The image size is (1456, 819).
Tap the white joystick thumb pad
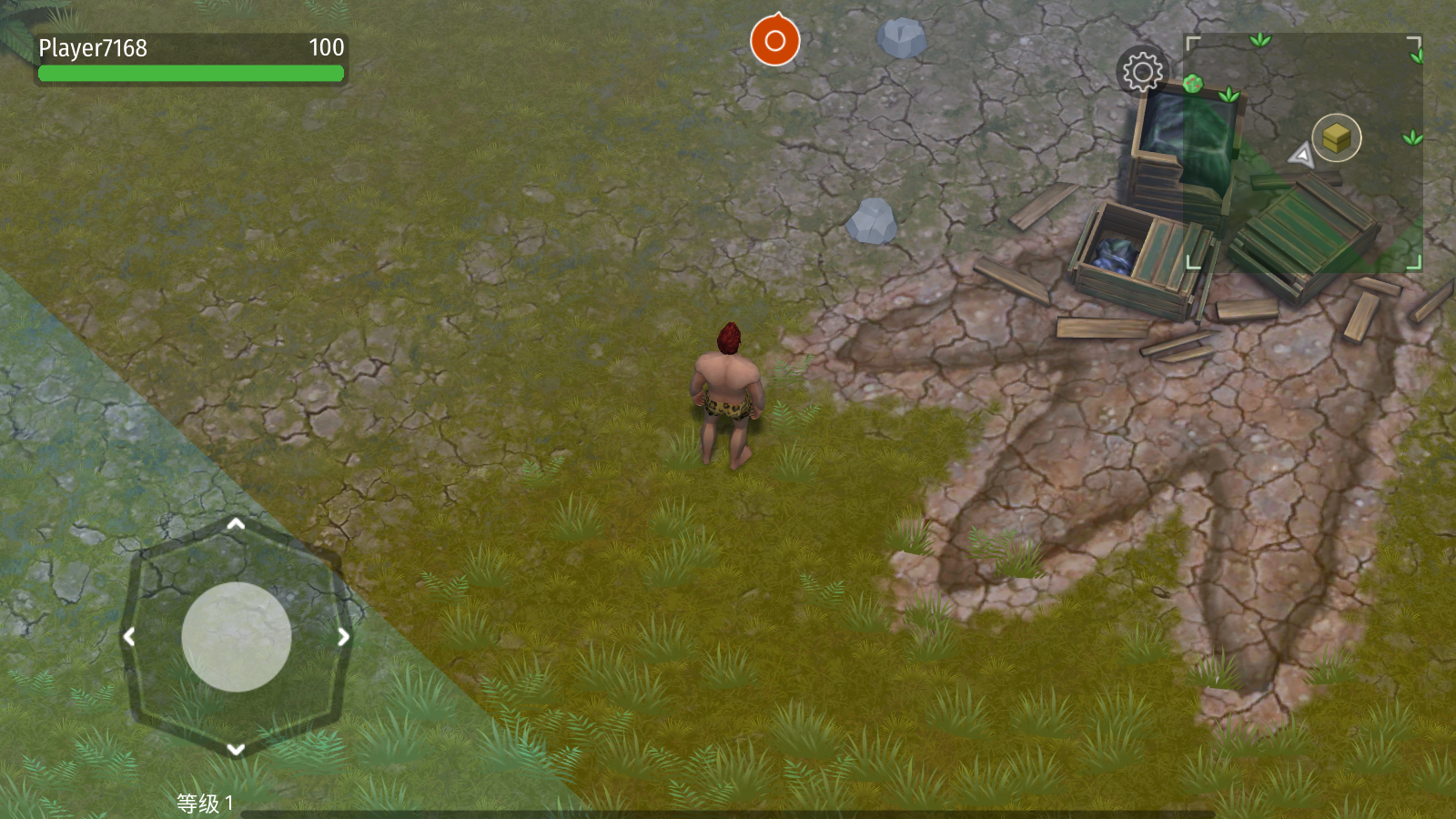(237, 637)
